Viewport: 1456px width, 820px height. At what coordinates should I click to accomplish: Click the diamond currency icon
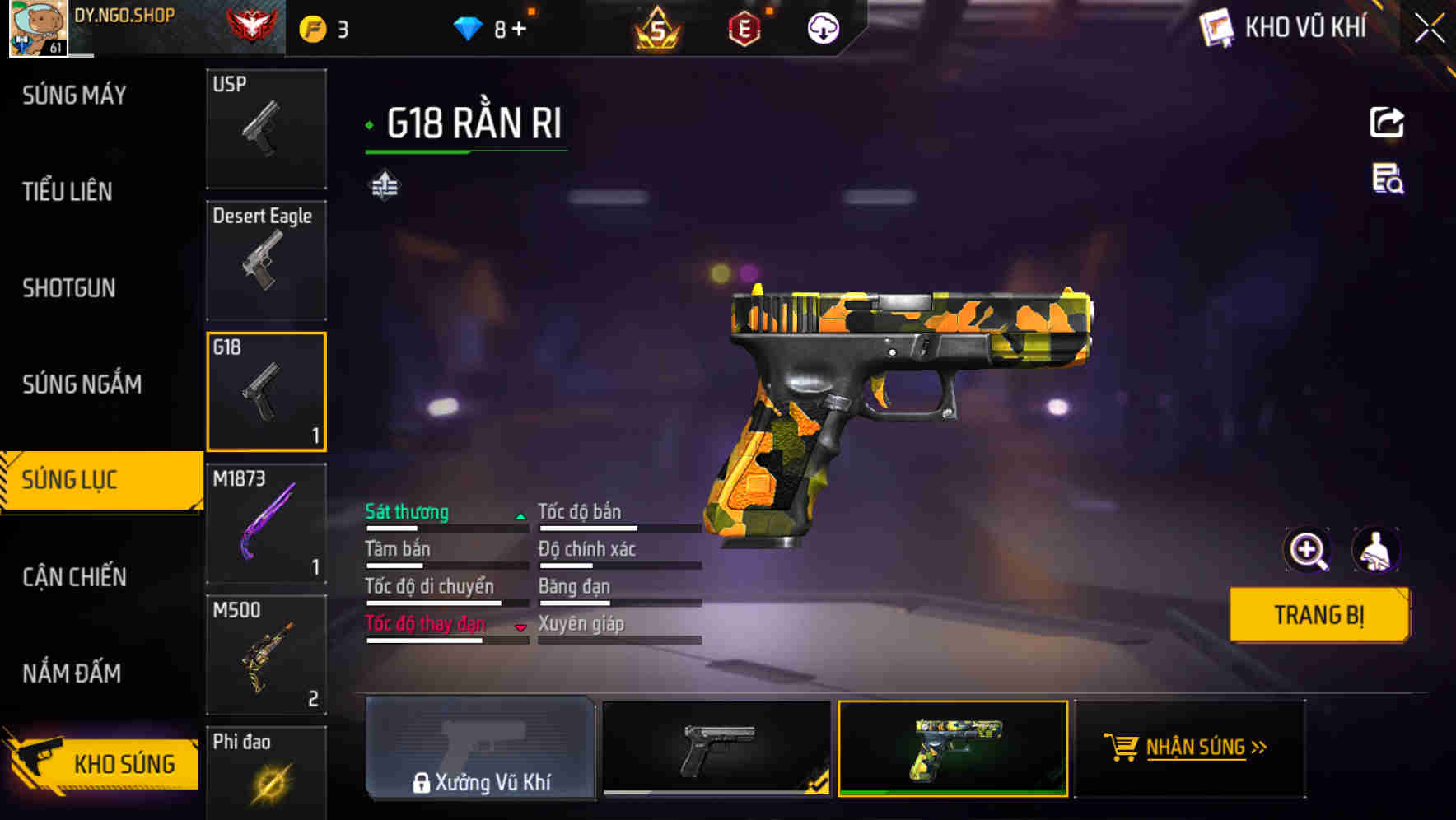point(468,27)
